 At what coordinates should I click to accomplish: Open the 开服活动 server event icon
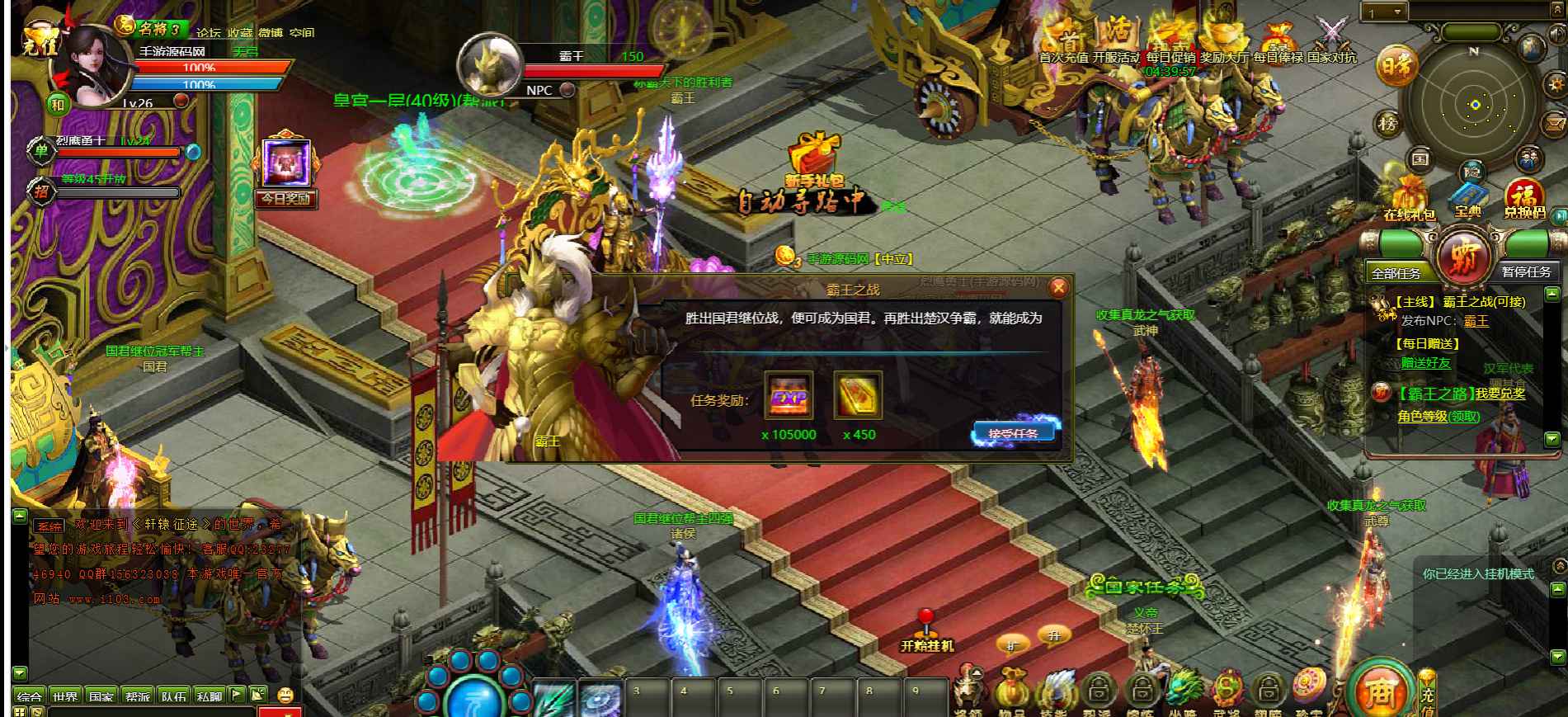pos(1116,41)
